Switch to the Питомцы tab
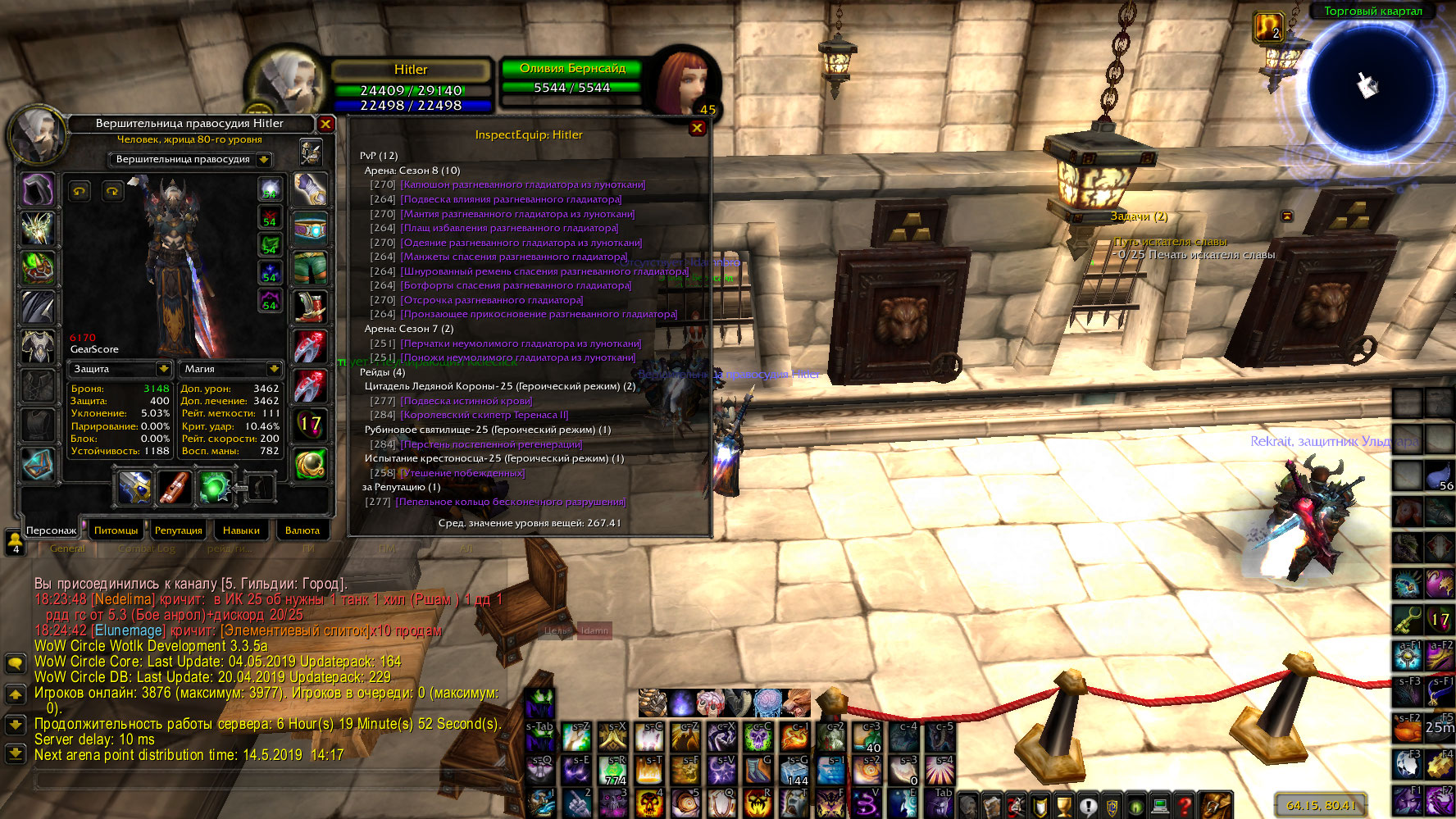 (x=116, y=530)
